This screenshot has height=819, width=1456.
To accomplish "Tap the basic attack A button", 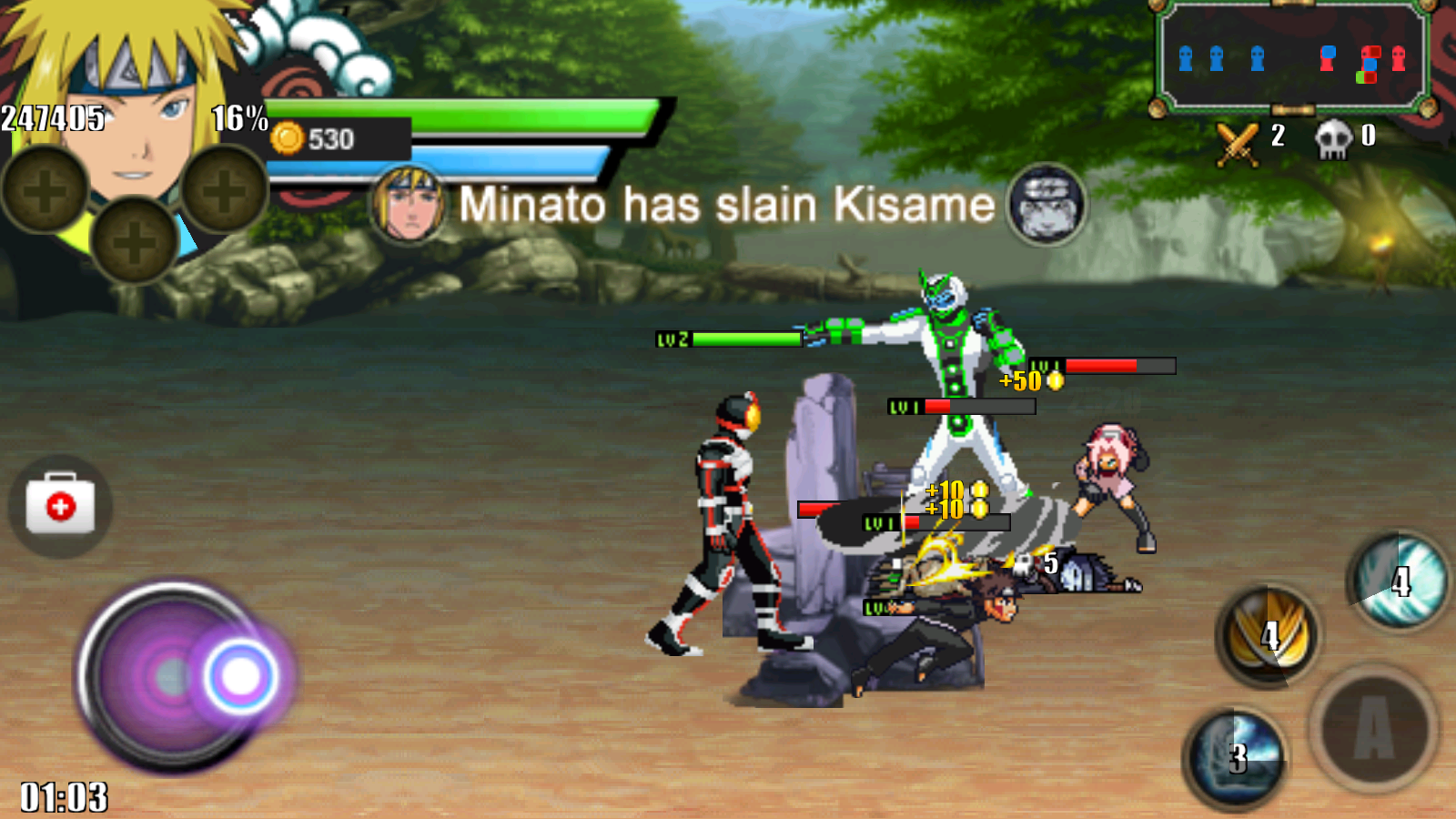I will point(1374,728).
